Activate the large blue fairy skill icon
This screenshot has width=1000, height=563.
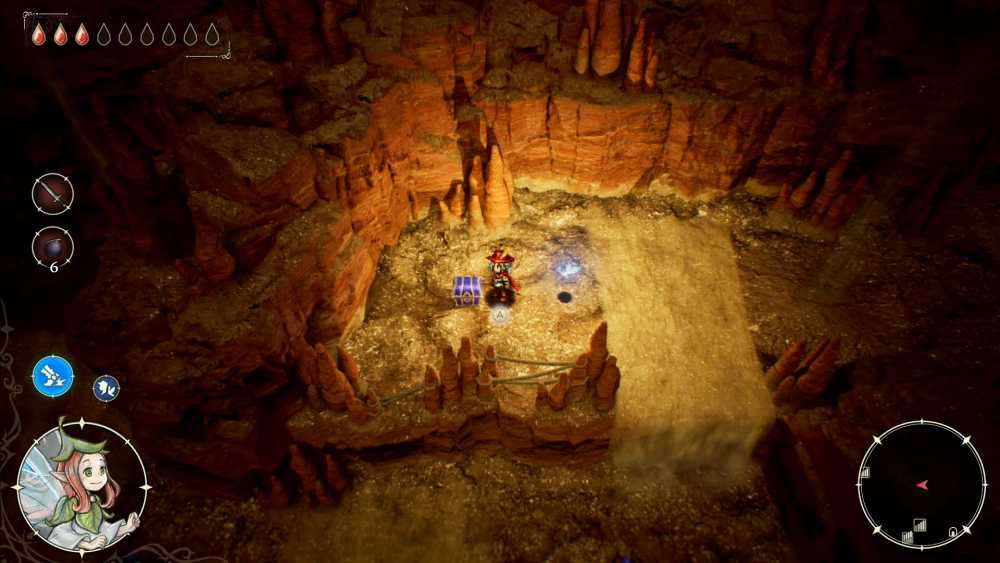coord(52,376)
